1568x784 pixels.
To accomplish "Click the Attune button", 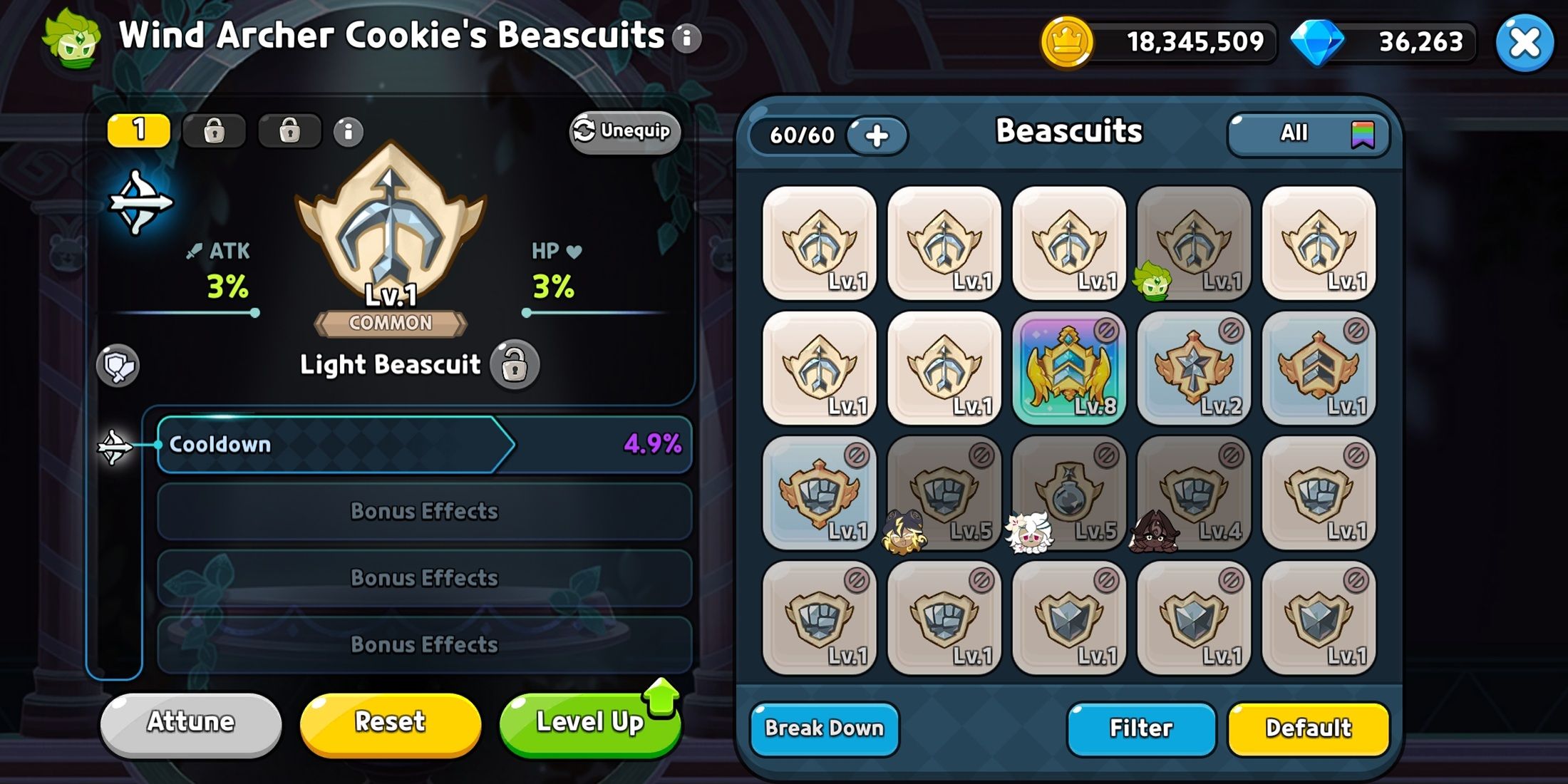I will [190, 723].
